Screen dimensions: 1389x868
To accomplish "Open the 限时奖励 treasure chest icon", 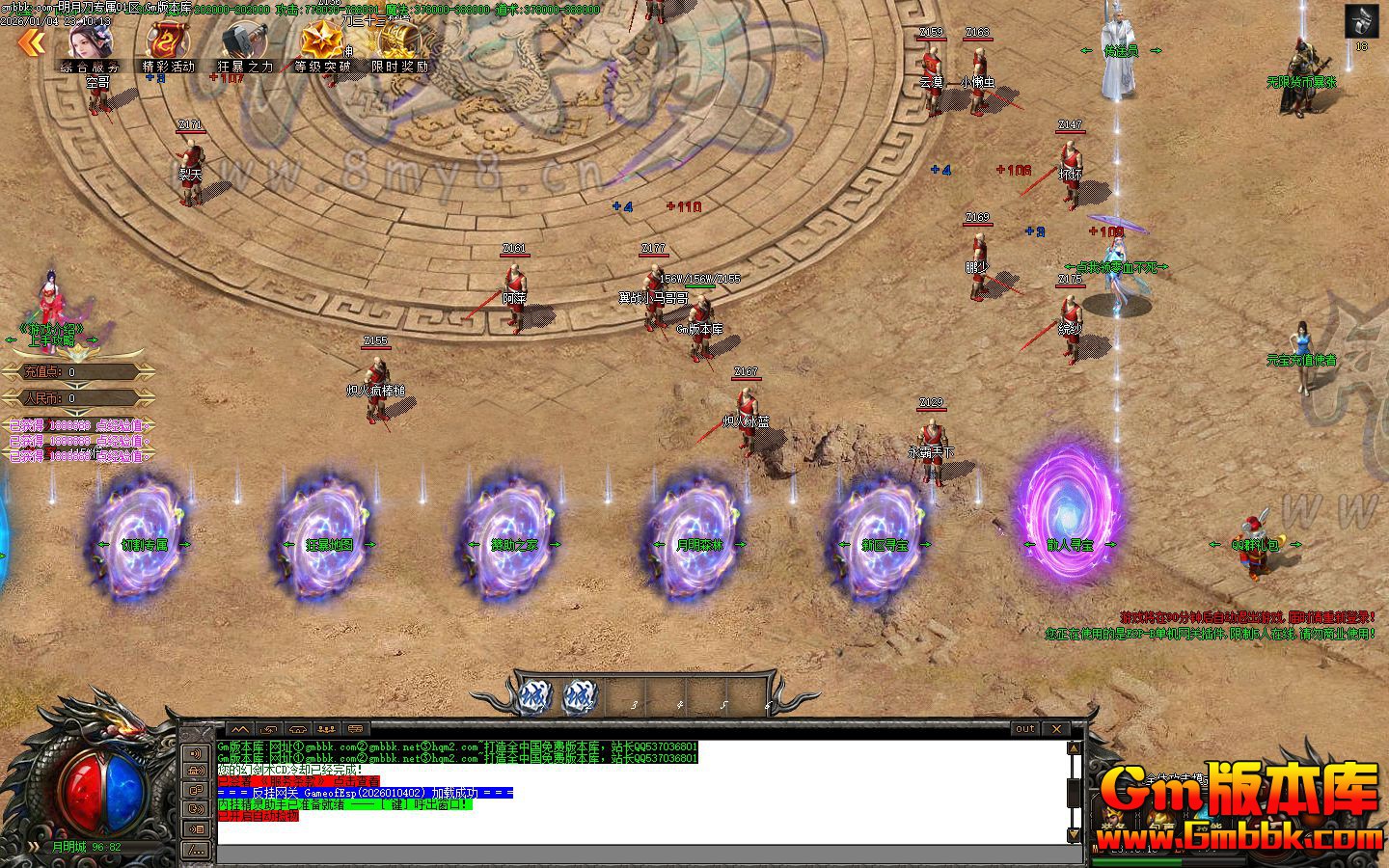I will pyautogui.click(x=398, y=44).
